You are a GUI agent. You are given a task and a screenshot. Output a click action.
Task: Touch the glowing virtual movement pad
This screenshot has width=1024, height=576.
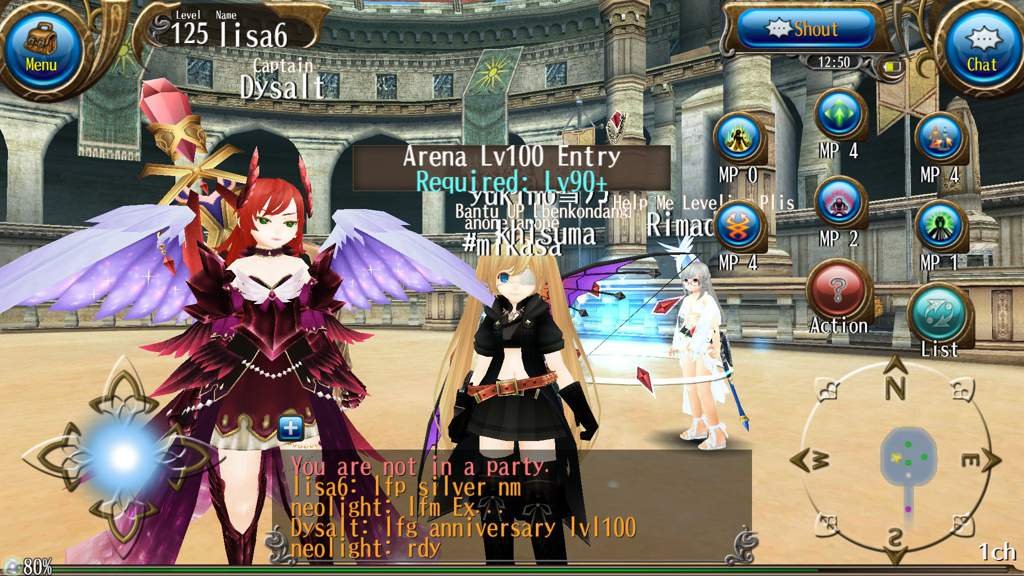click(x=122, y=457)
